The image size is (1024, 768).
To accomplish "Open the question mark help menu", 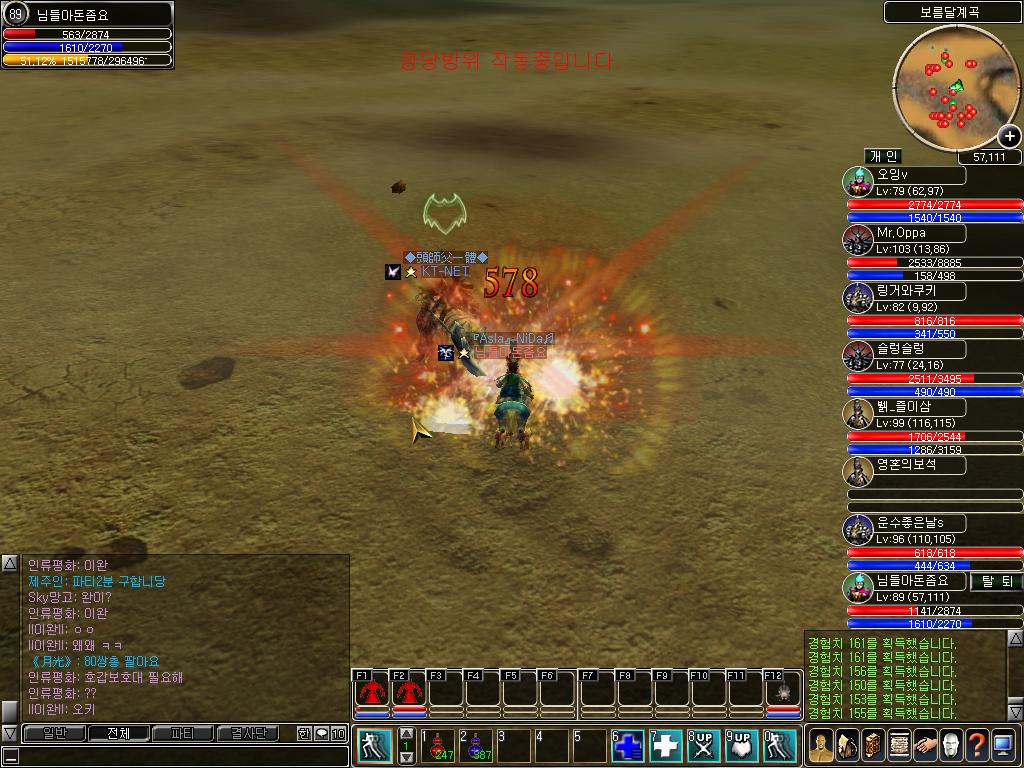I will (x=977, y=746).
